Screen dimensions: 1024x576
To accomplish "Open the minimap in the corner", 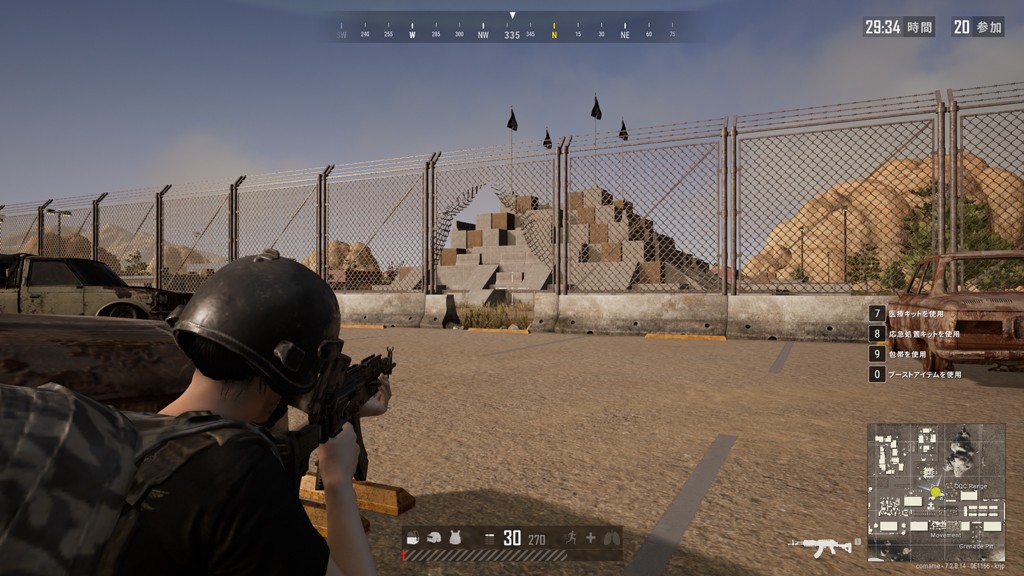I will click(x=936, y=492).
